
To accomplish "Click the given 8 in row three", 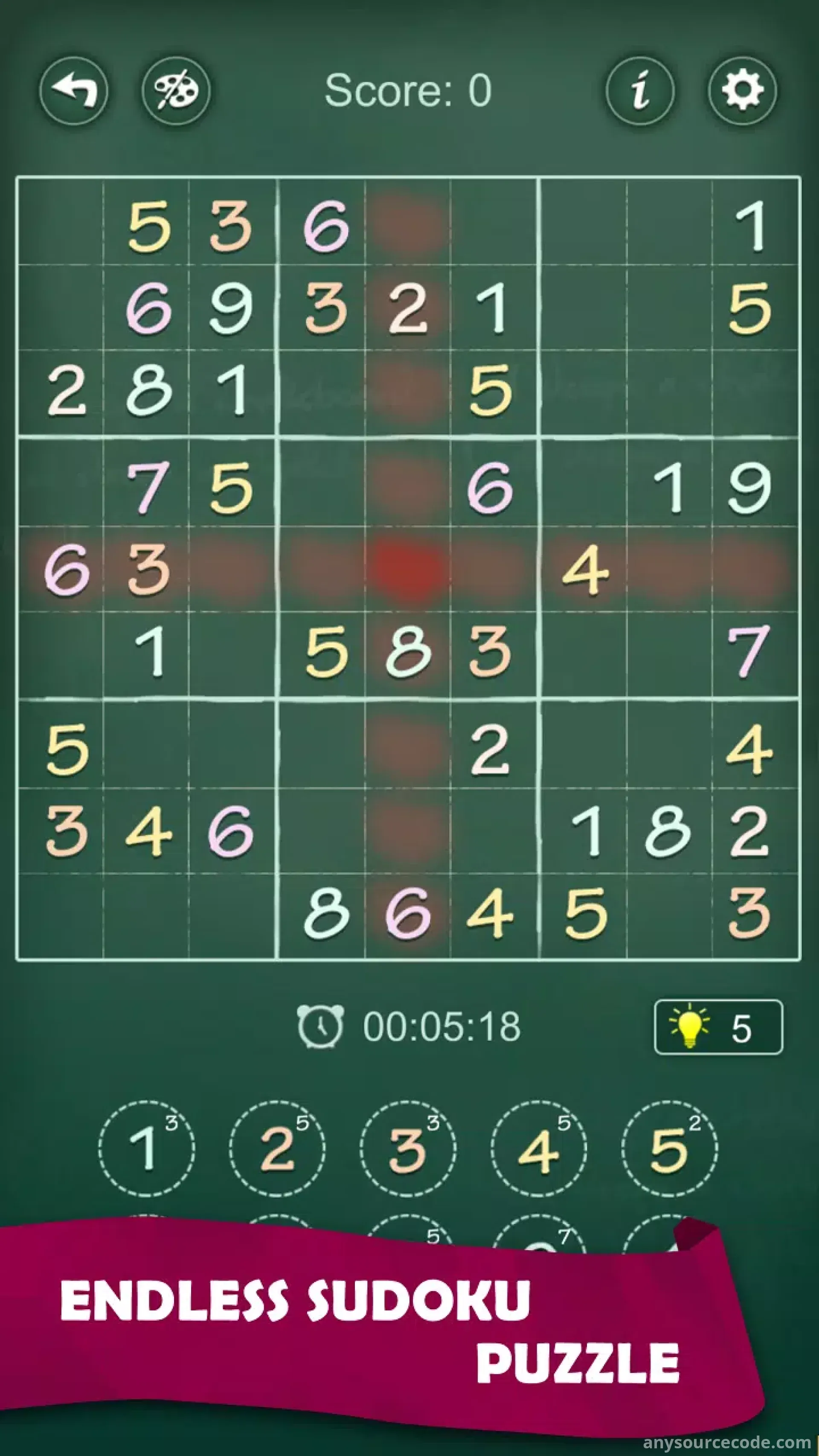I will [x=148, y=391].
